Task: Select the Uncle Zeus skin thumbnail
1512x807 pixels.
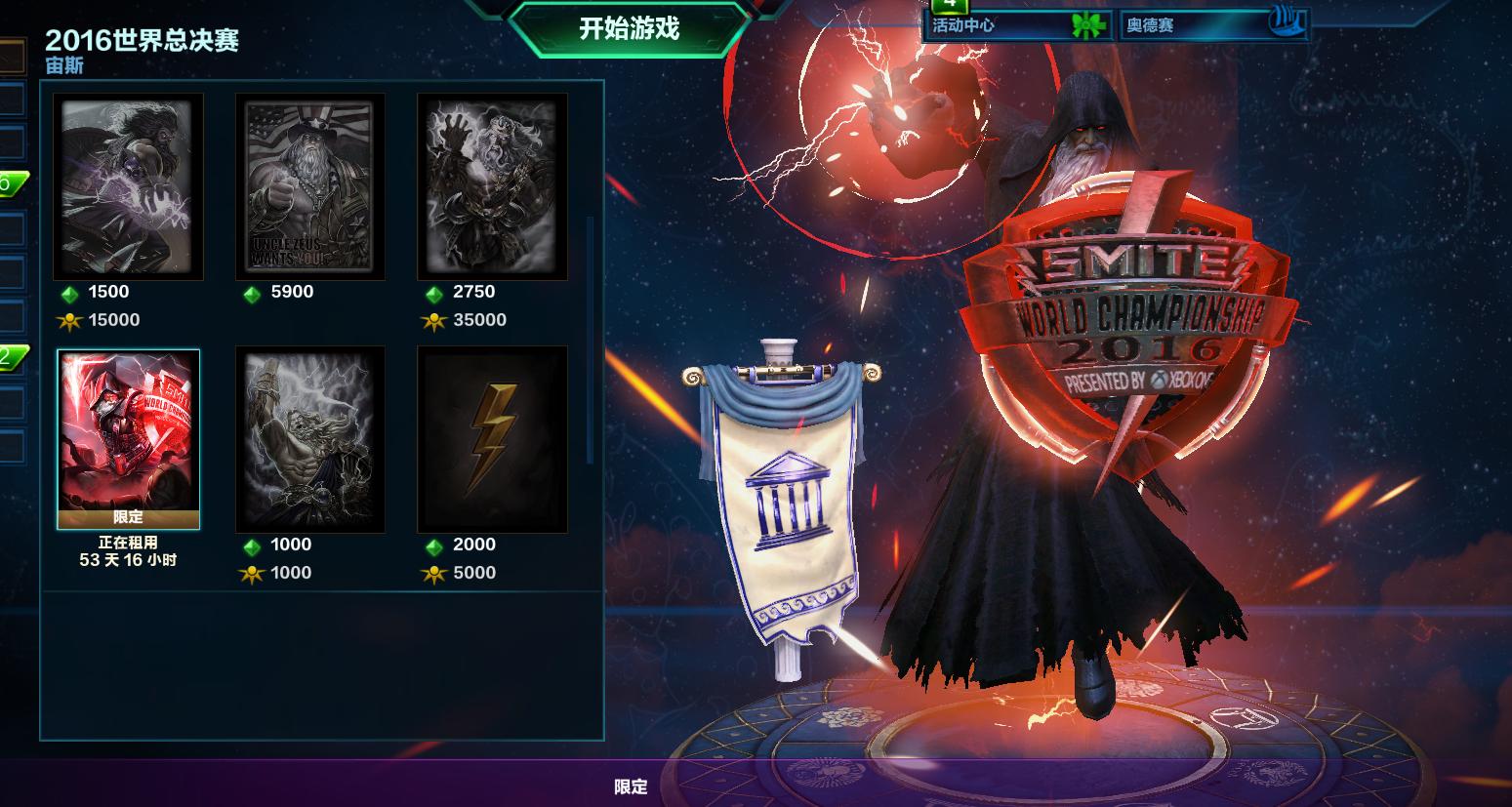Action: 309,185
